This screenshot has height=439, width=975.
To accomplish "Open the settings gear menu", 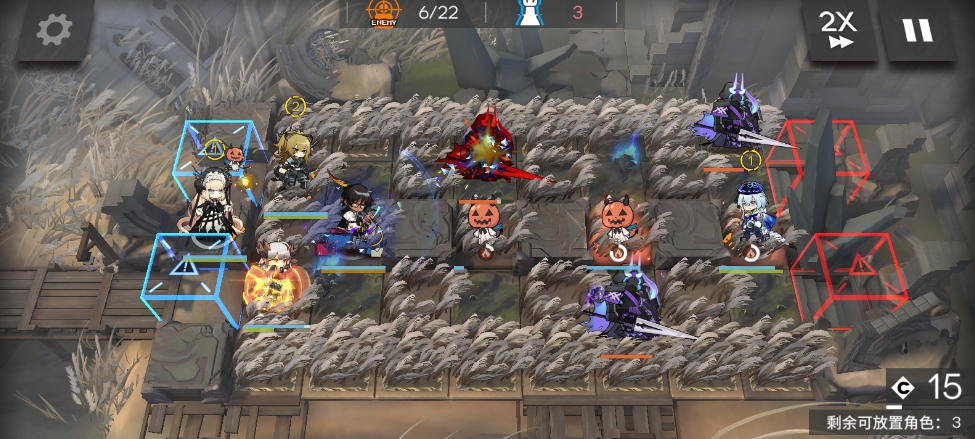I will pyautogui.click(x=55, y=30).
